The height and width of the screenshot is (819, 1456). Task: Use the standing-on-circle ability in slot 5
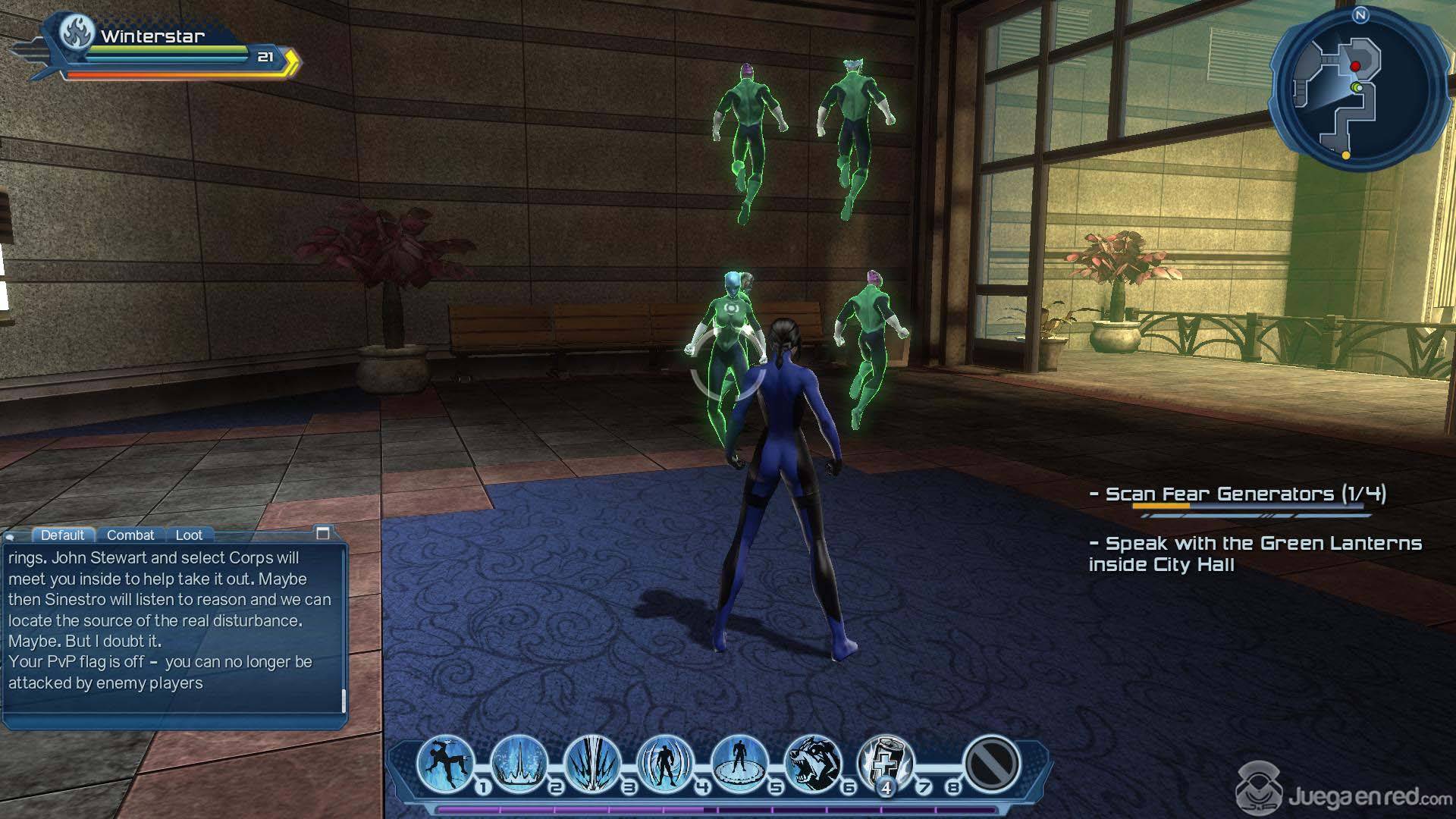point(739,763)
